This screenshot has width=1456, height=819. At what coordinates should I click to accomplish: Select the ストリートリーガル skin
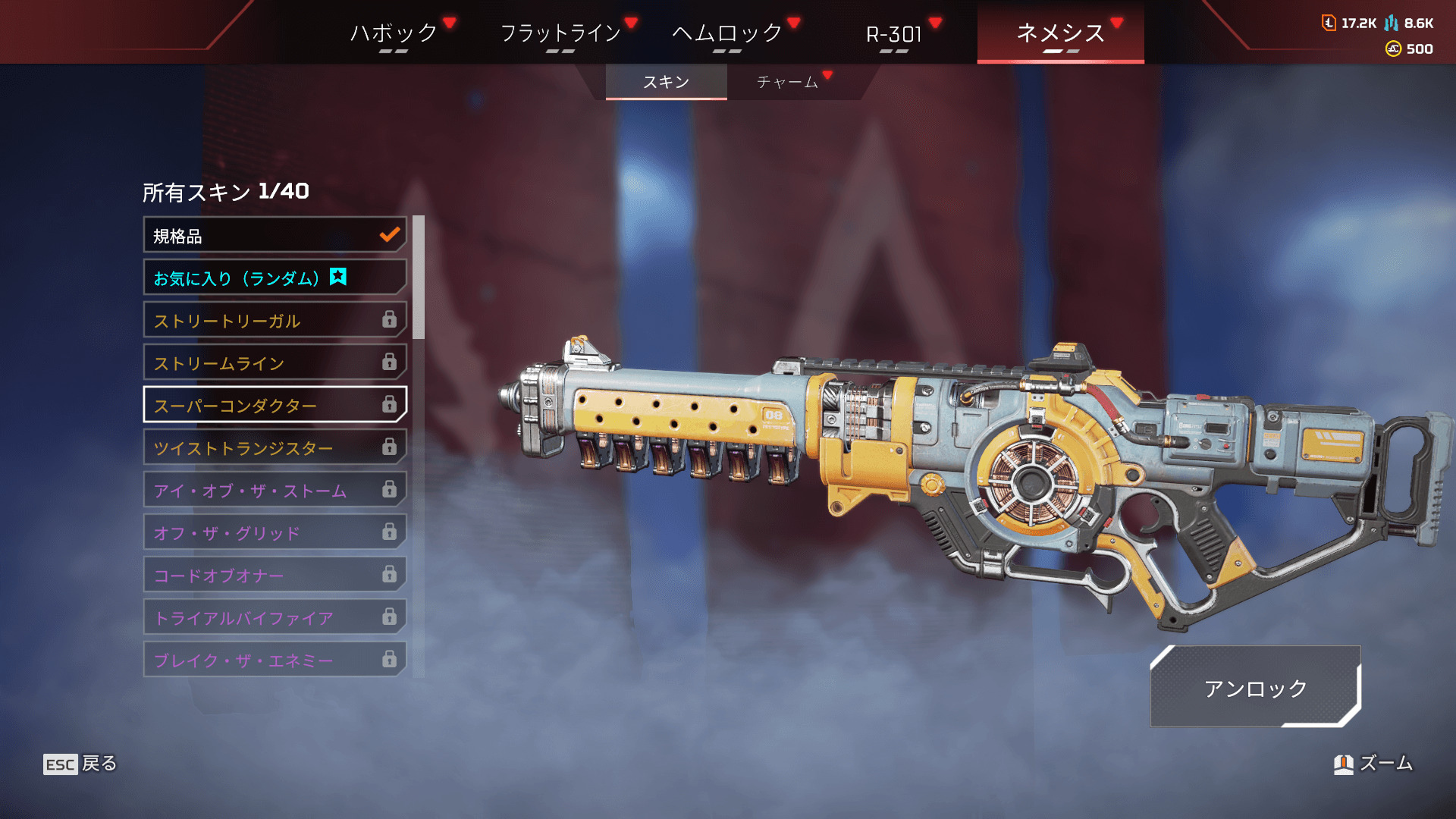point(275,321)
